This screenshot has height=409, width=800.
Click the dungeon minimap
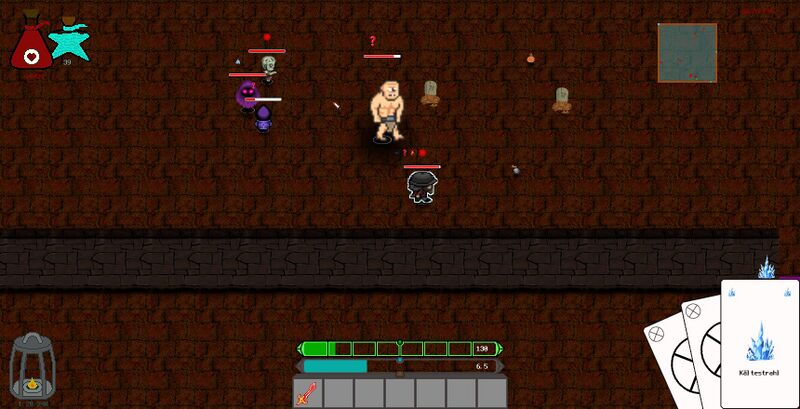687,53
